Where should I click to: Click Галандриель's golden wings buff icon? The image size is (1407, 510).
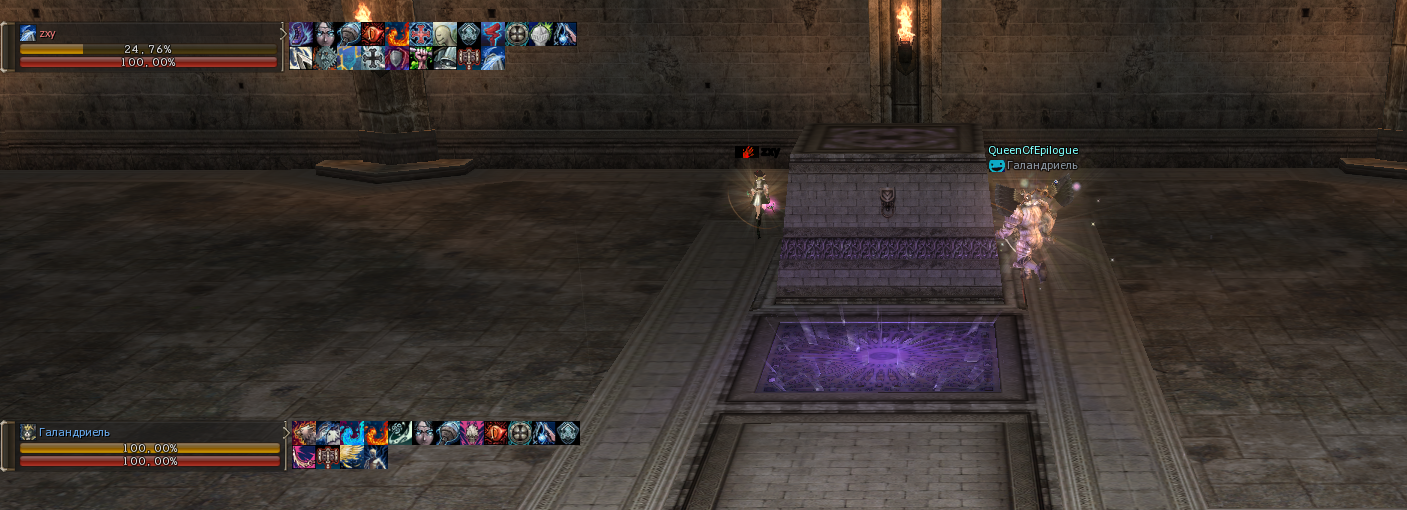(352, 457)
